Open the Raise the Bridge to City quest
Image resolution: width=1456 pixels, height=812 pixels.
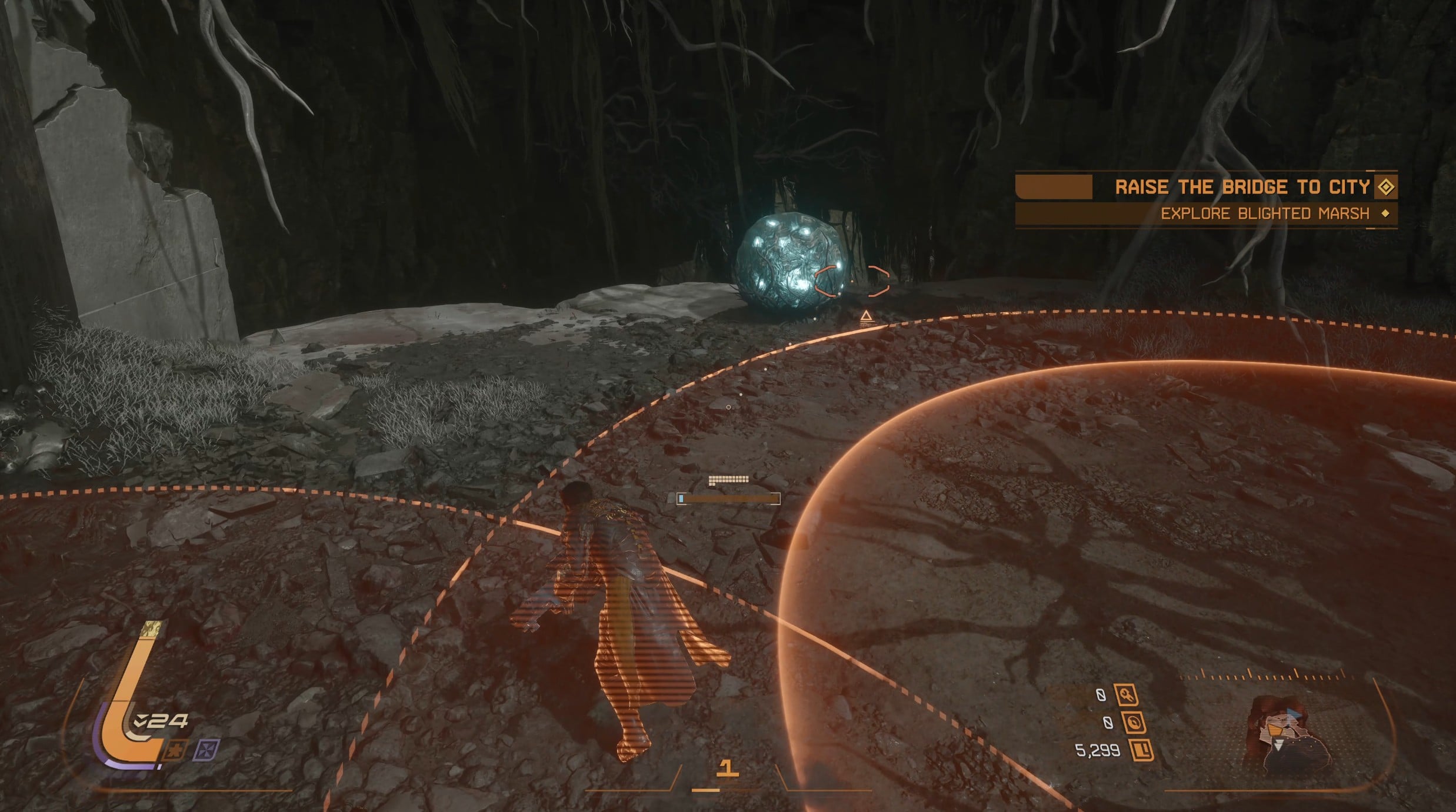1244,187
